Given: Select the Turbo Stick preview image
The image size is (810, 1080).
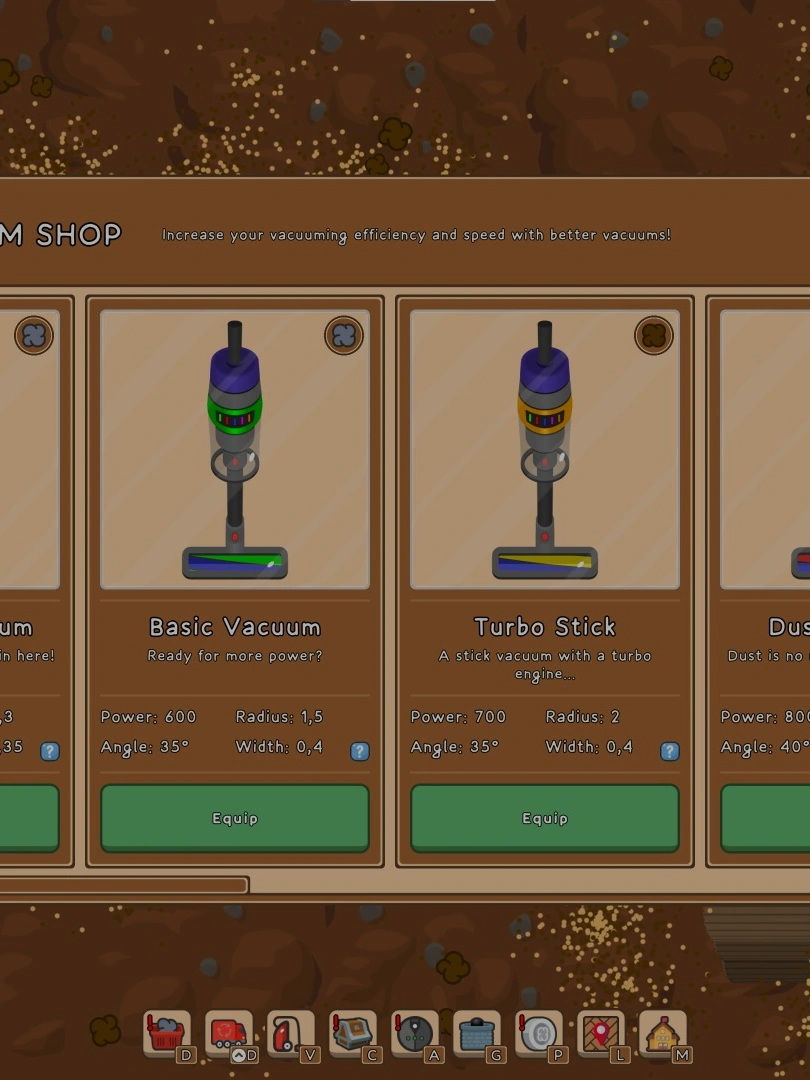Looking at the screenshot, I should click(x=545, y=449).
